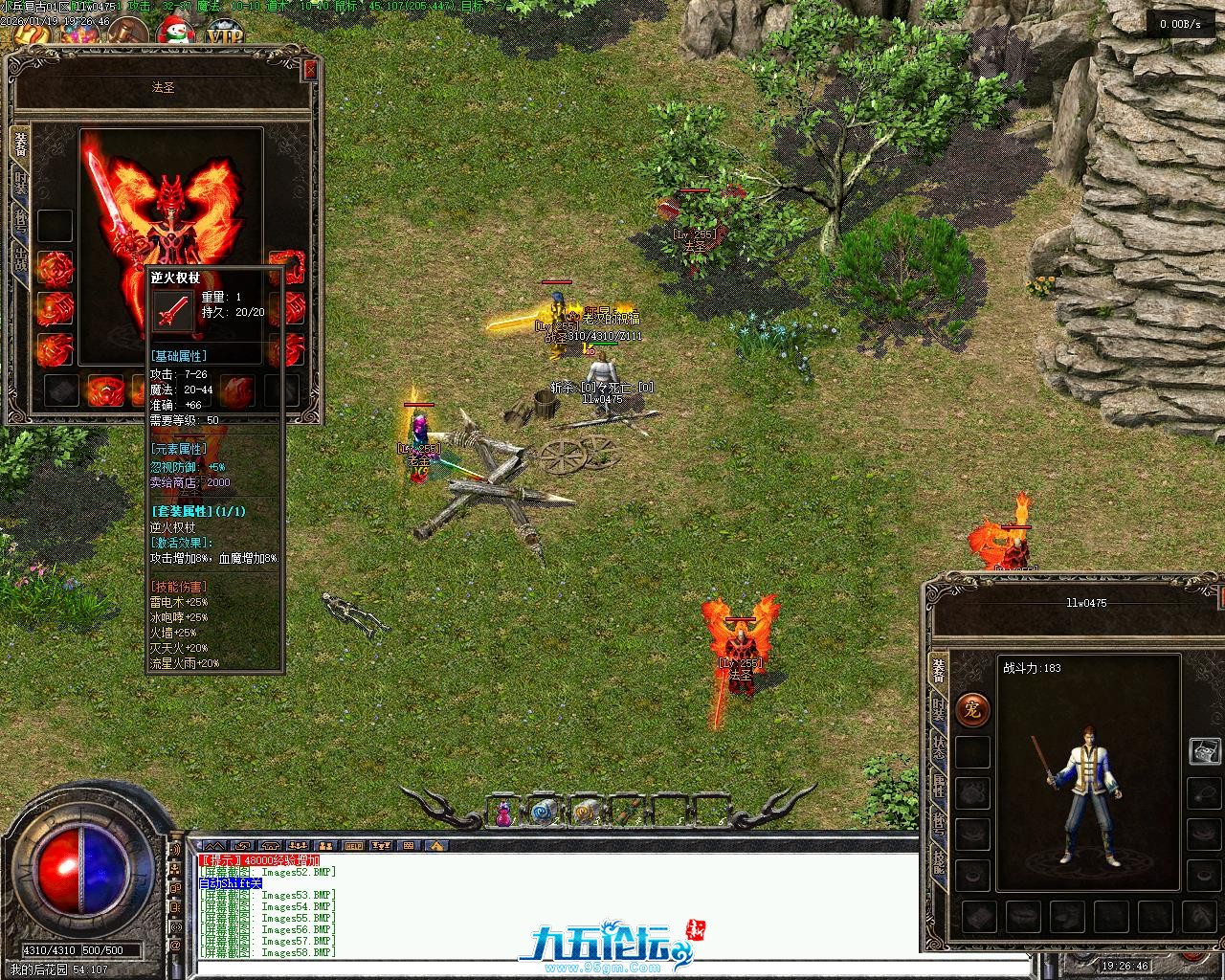Viewport: 1225px width, 980px height.
Task: Close the 法圣 equipment panel
Action: coord(310,70)
